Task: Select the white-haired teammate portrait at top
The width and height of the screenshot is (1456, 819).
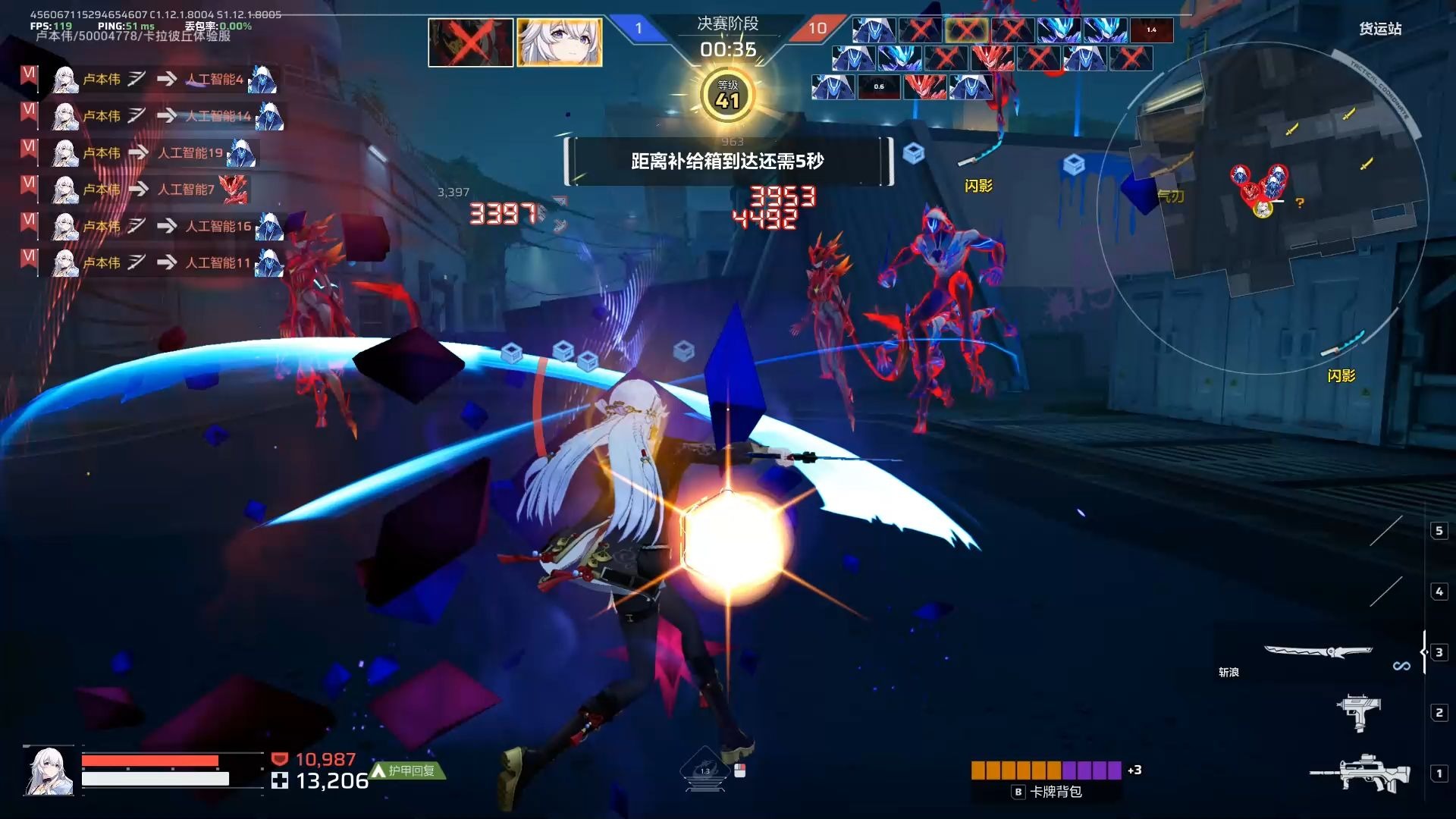Action: [560, 42]
